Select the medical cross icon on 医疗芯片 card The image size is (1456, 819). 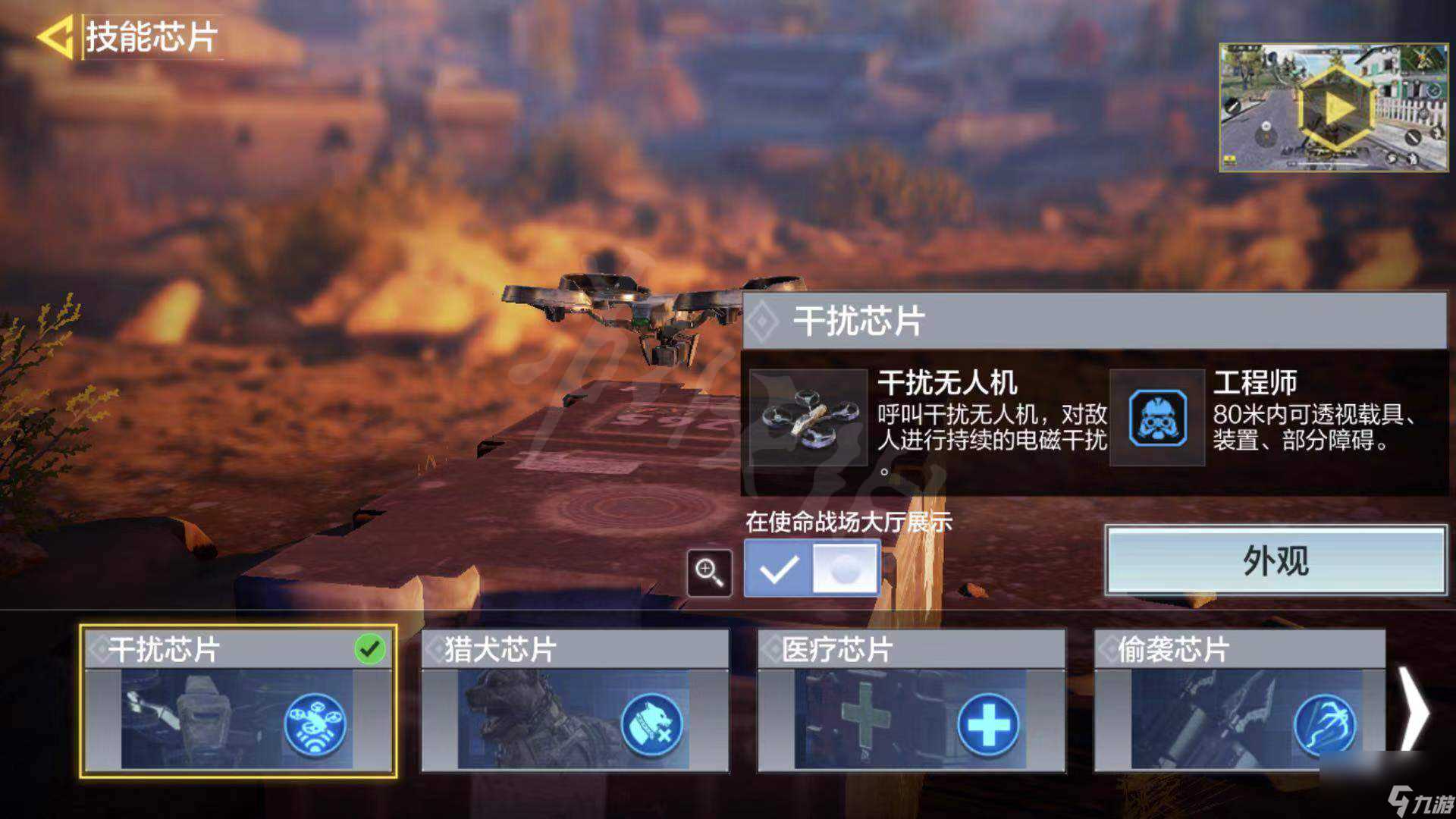pyautogui.click(x=986, y=726)
